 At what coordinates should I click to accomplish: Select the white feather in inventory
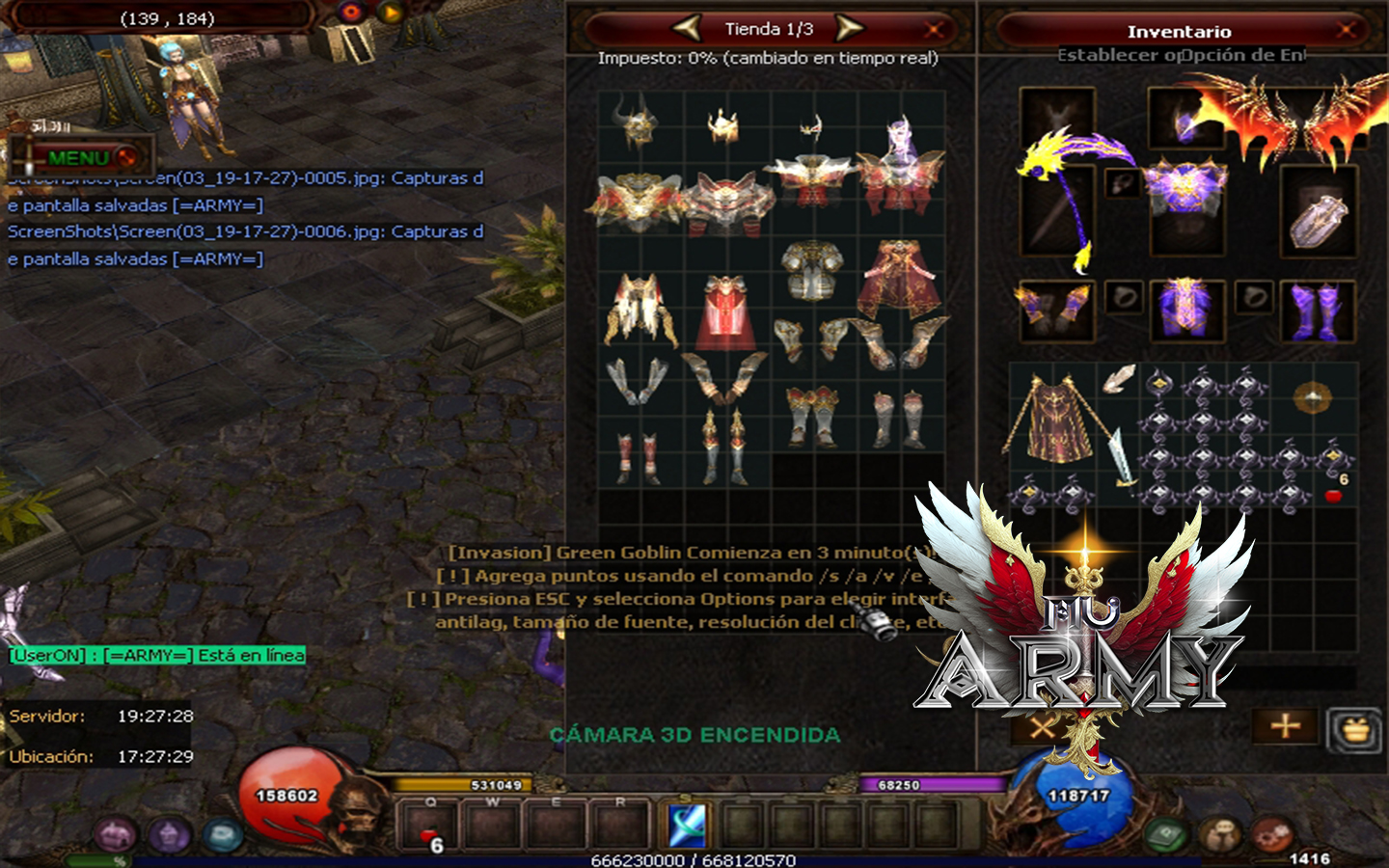coord(1117,379)
